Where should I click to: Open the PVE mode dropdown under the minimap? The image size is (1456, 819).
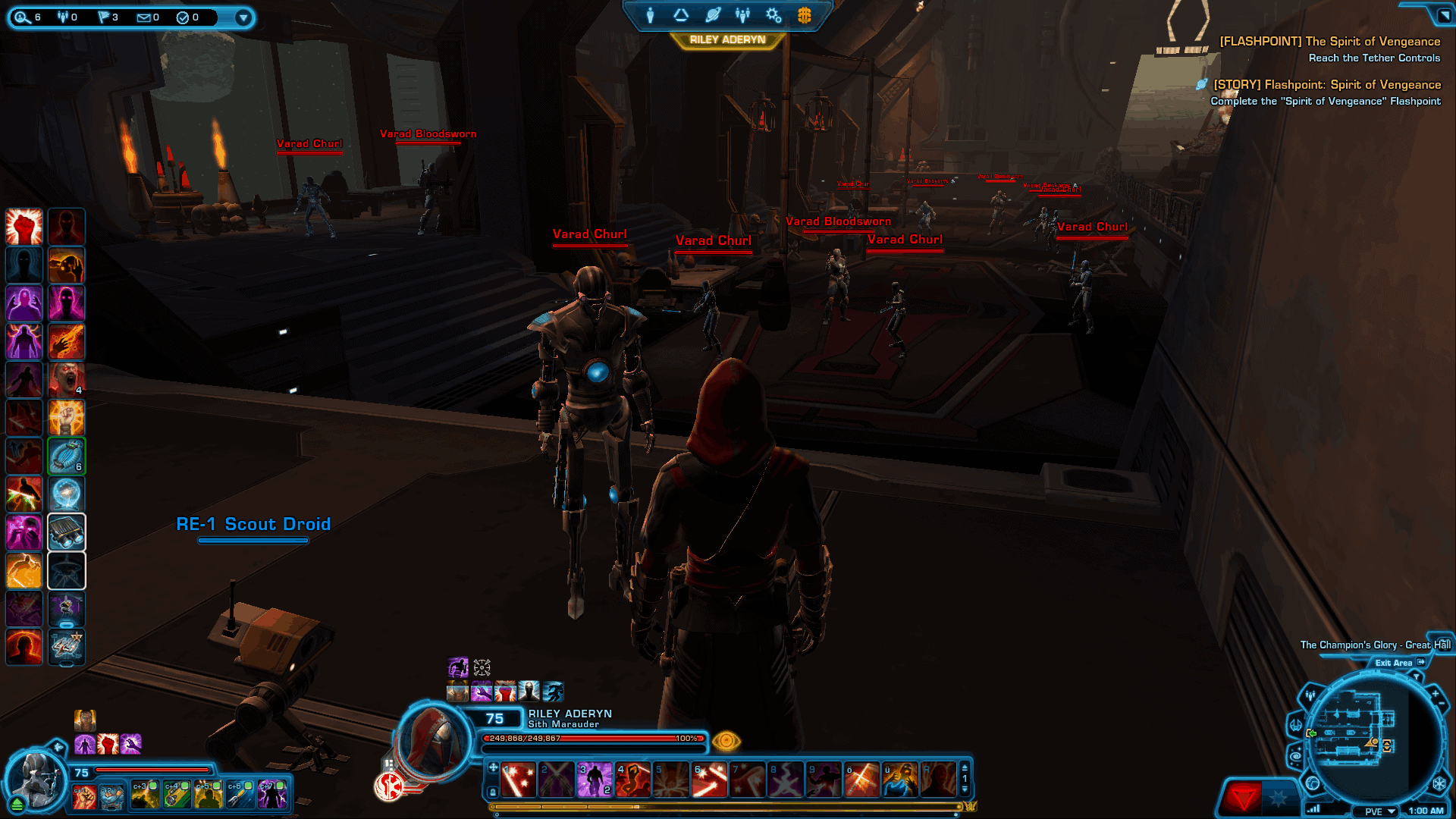pyautogui.click(x=1379, y=810)
